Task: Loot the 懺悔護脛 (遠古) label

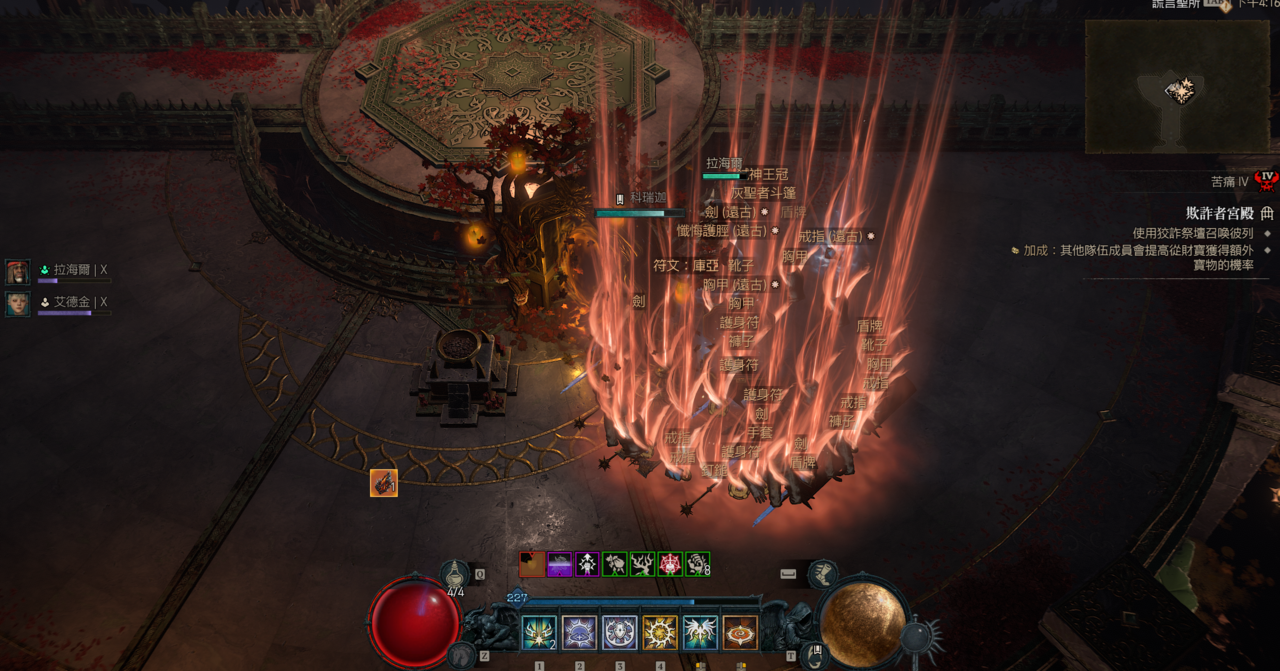Action: 722,231
